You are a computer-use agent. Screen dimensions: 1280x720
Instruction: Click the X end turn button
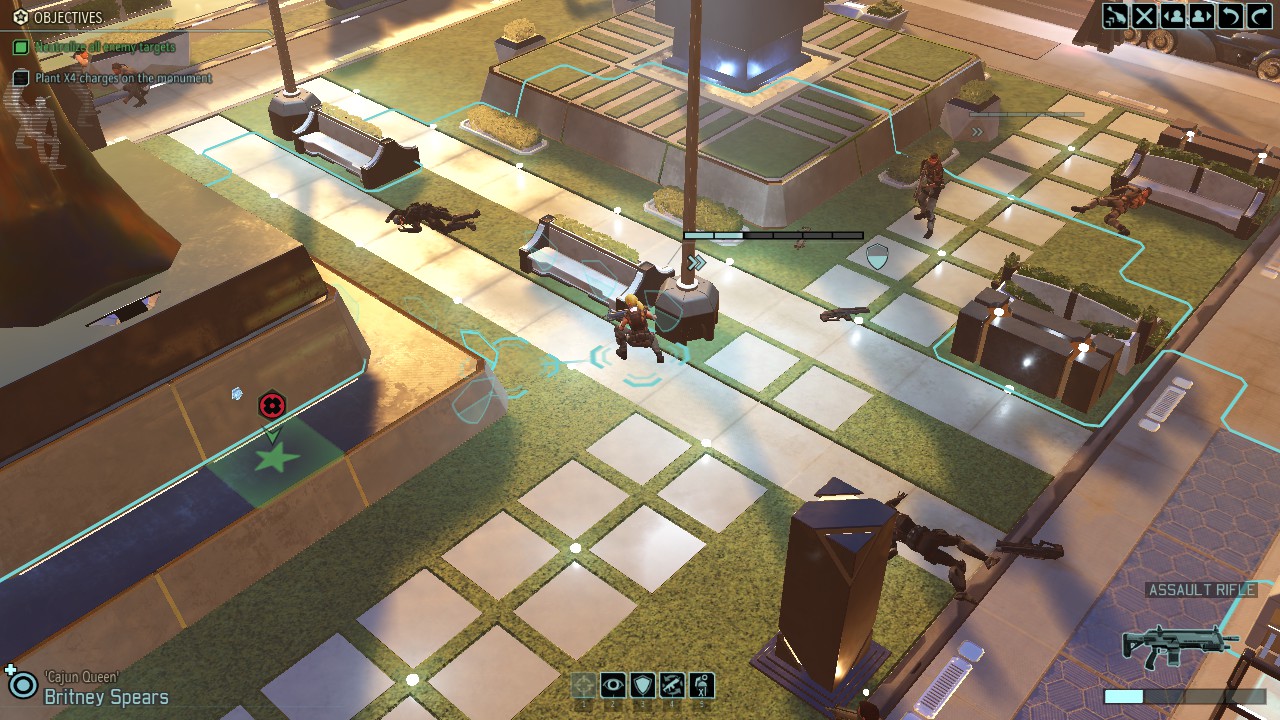1144,15
